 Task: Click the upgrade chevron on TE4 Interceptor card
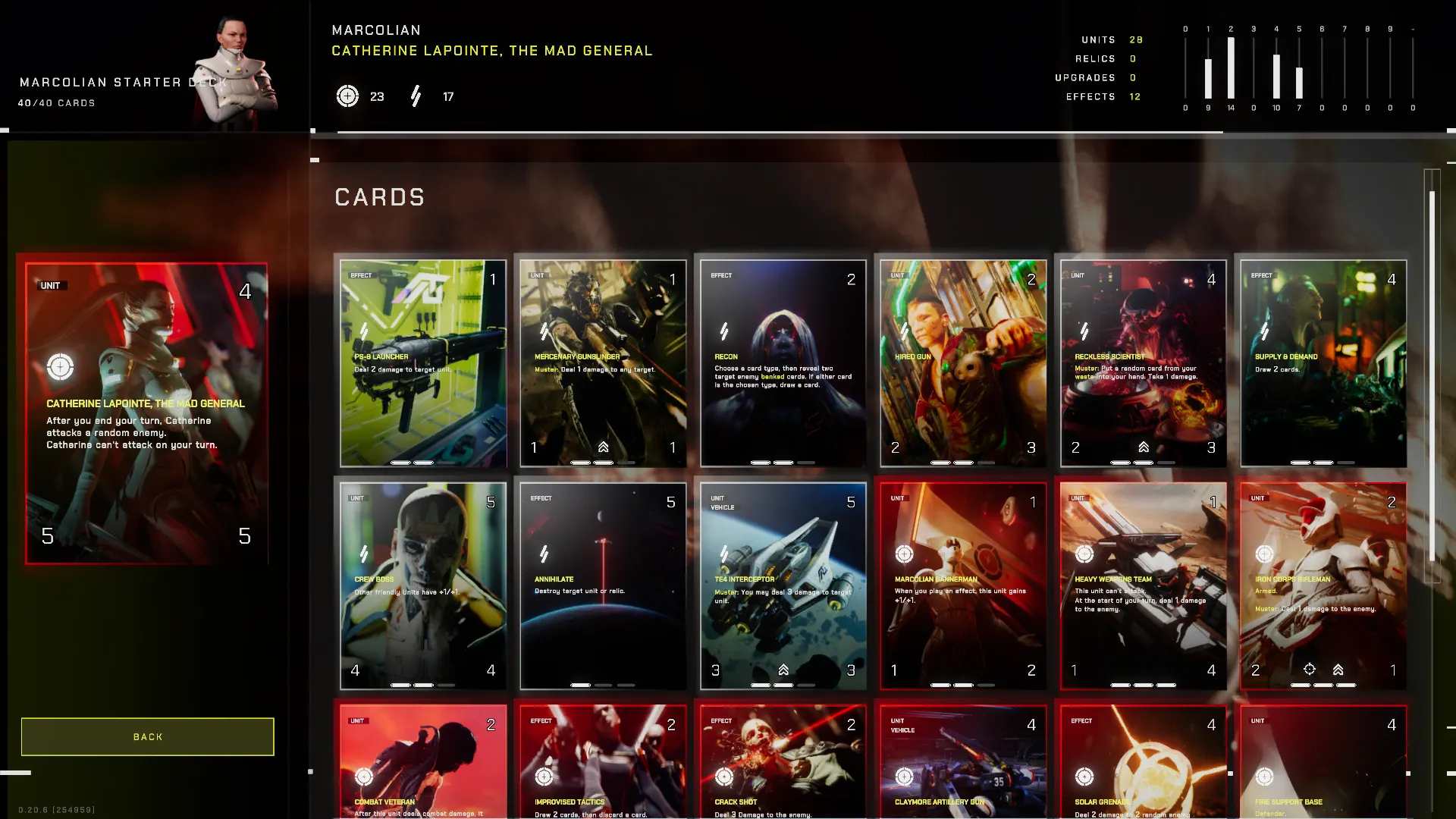point(783,670)
